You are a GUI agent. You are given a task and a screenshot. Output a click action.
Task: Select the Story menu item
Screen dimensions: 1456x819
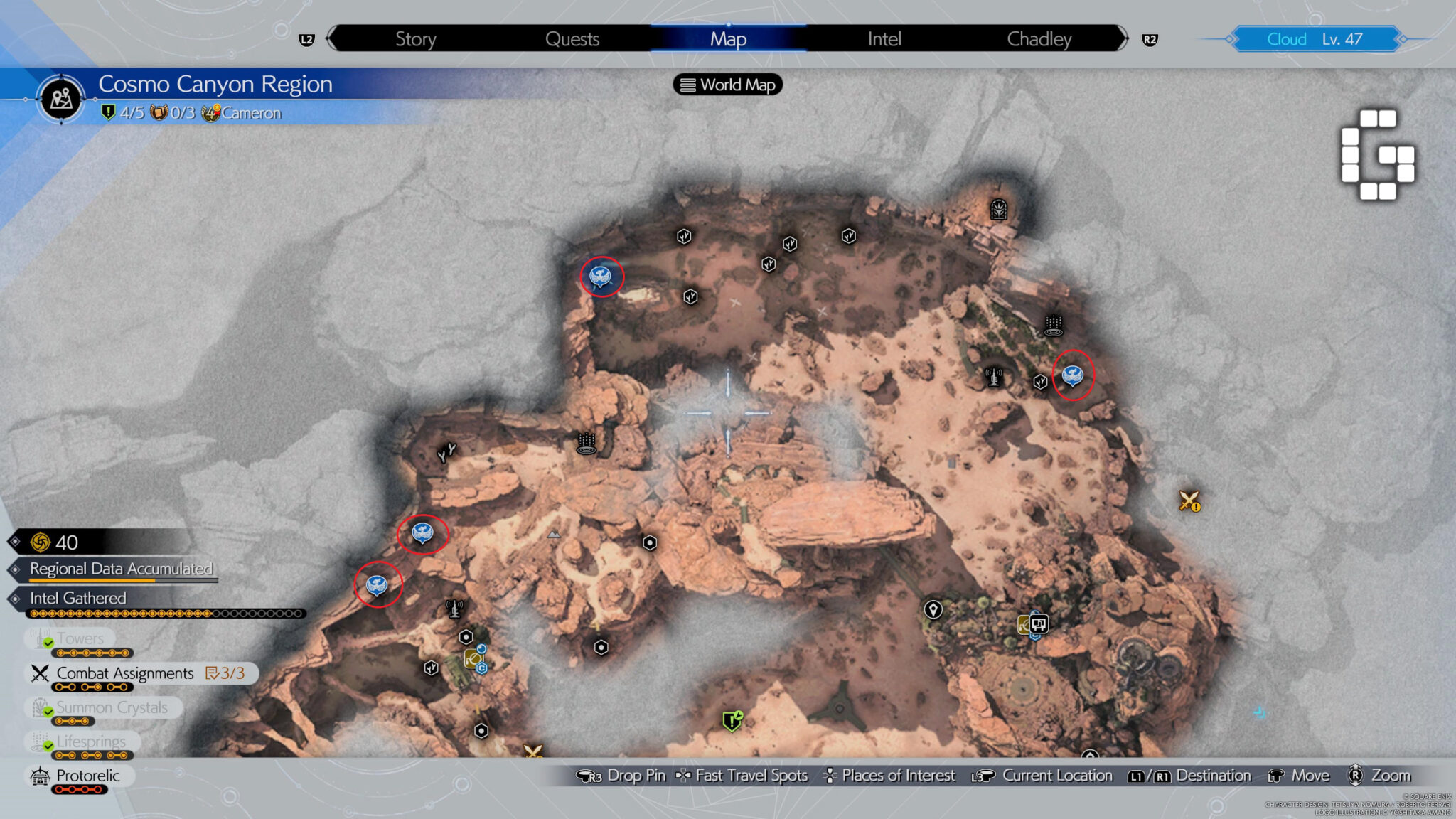[416, 39]
